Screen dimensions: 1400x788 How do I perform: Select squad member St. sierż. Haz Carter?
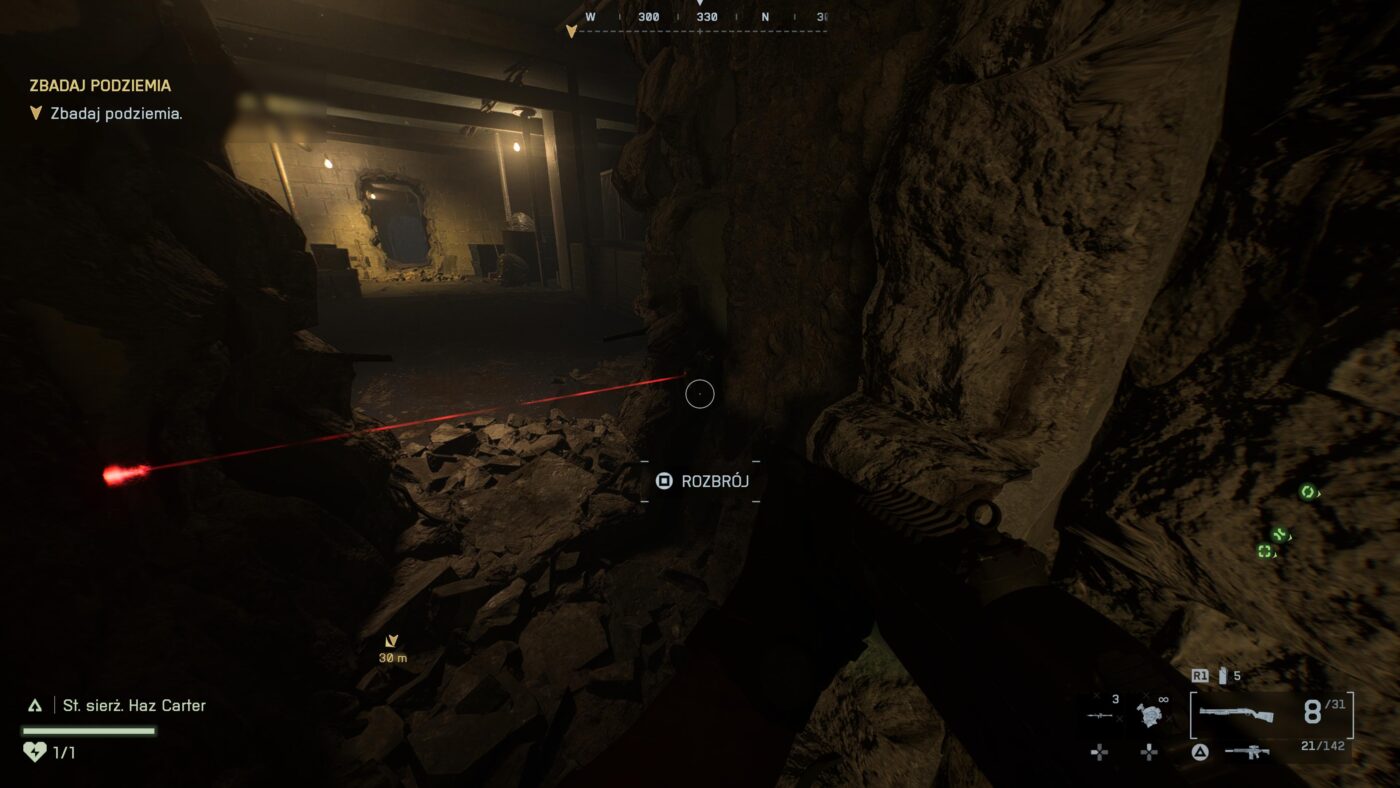[134, 705]
